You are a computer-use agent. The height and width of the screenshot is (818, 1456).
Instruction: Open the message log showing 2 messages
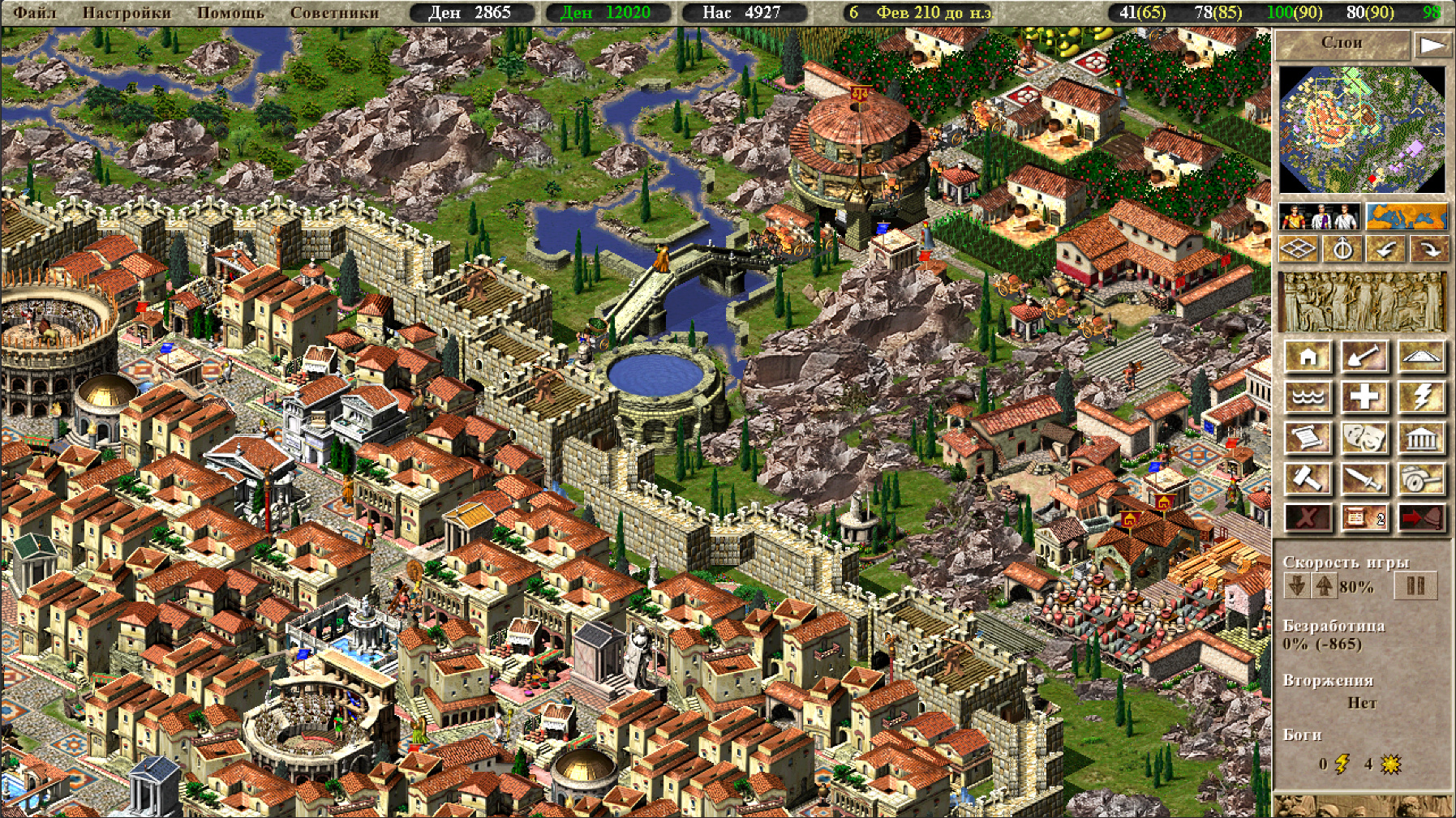pyautogui.click(x=1366, y=518)
